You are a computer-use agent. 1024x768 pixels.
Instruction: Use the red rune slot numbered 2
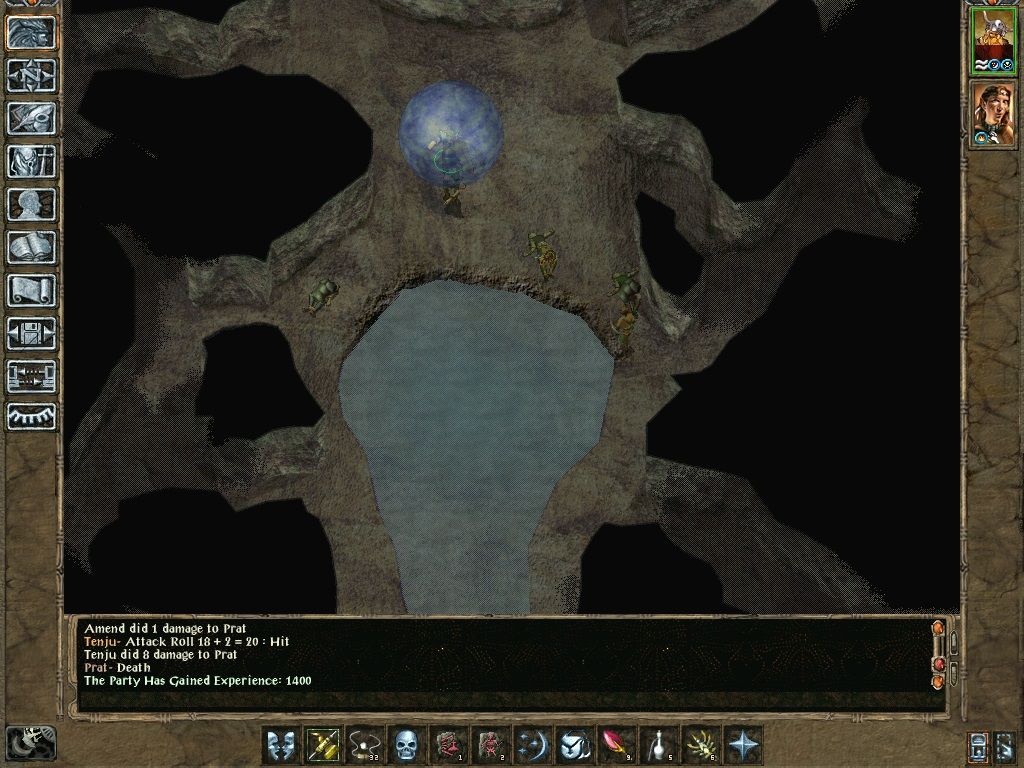click(x=490, y=745)
